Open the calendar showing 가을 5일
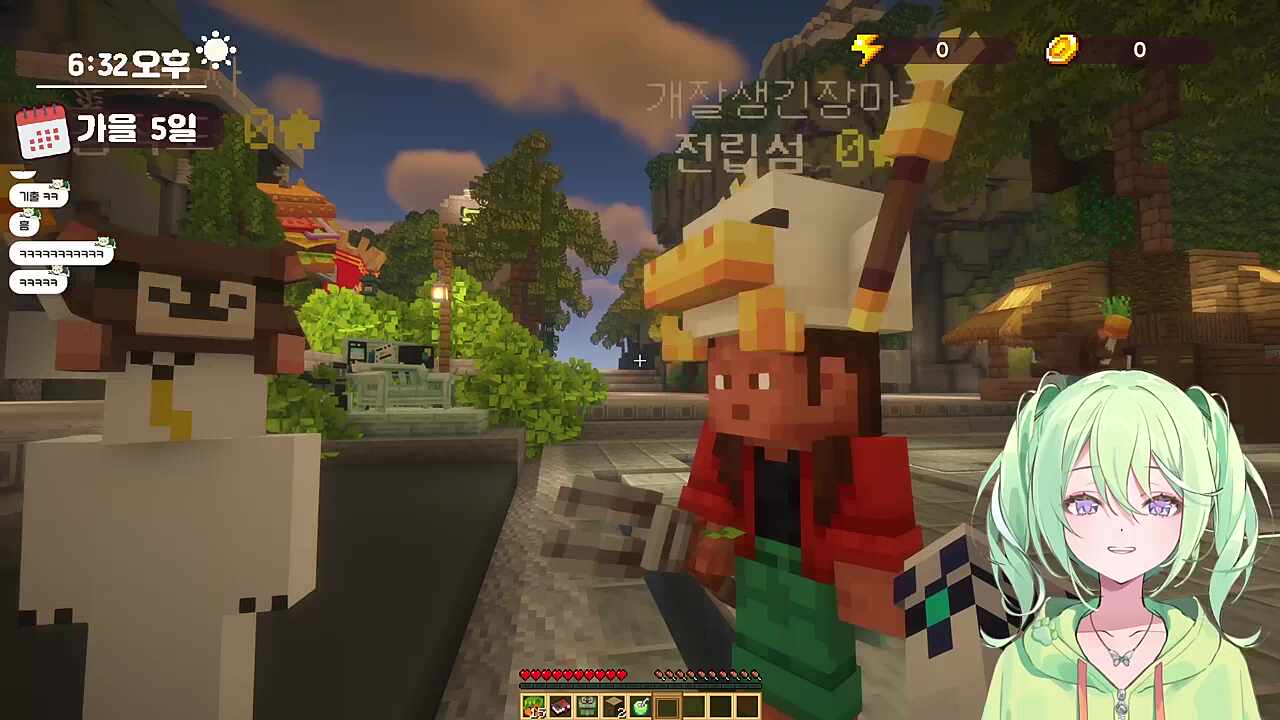 tap(44, 130)
